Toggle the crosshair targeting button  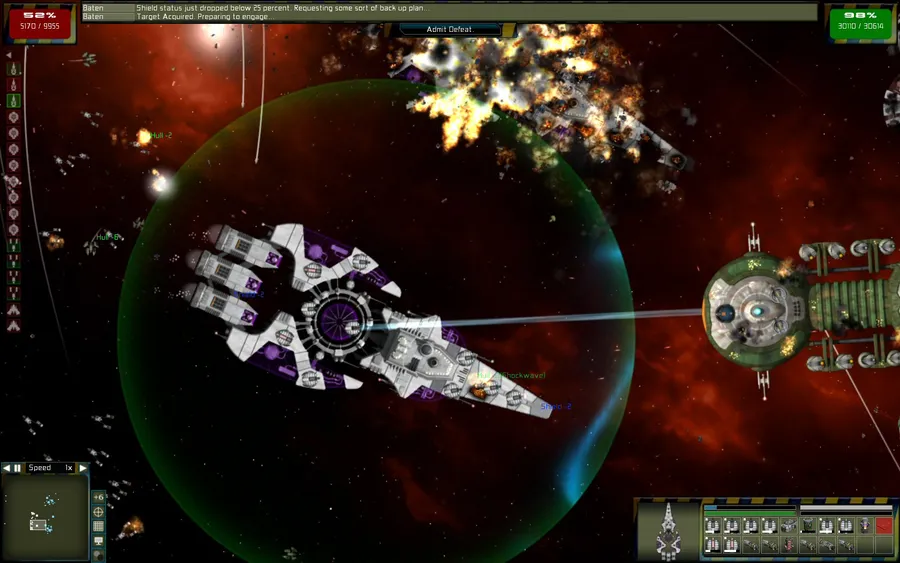[98, 512]
